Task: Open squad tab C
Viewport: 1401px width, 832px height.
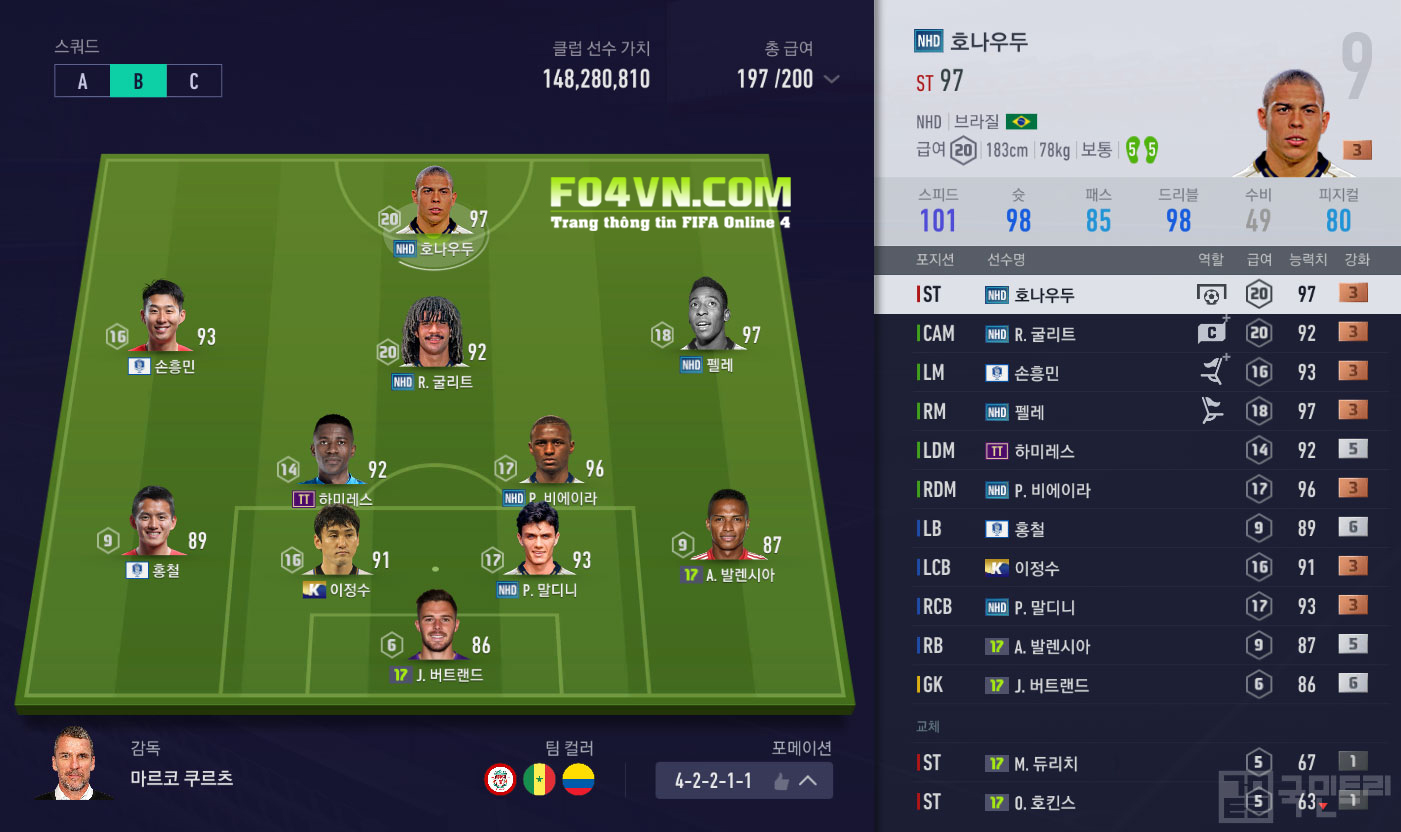Action: pyautogui.click(x=194, y=81)
